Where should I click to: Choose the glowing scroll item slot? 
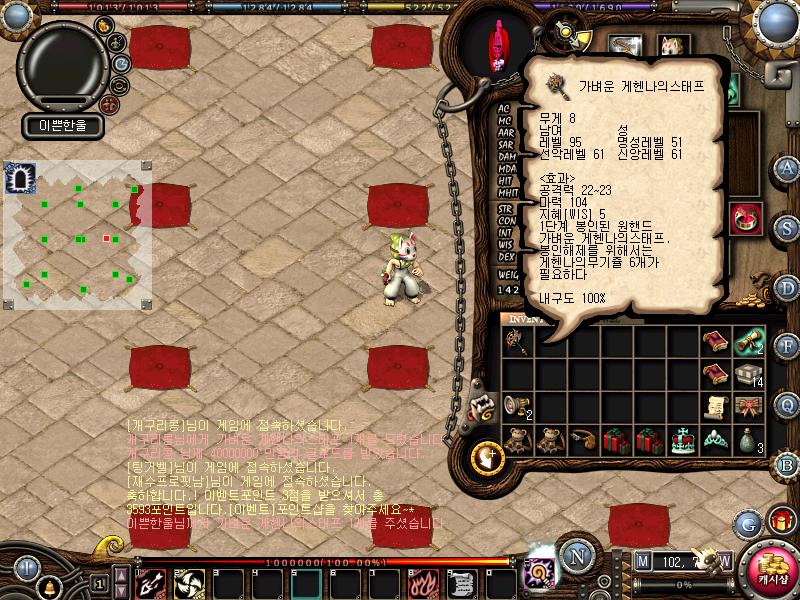(x=749, y=341)
